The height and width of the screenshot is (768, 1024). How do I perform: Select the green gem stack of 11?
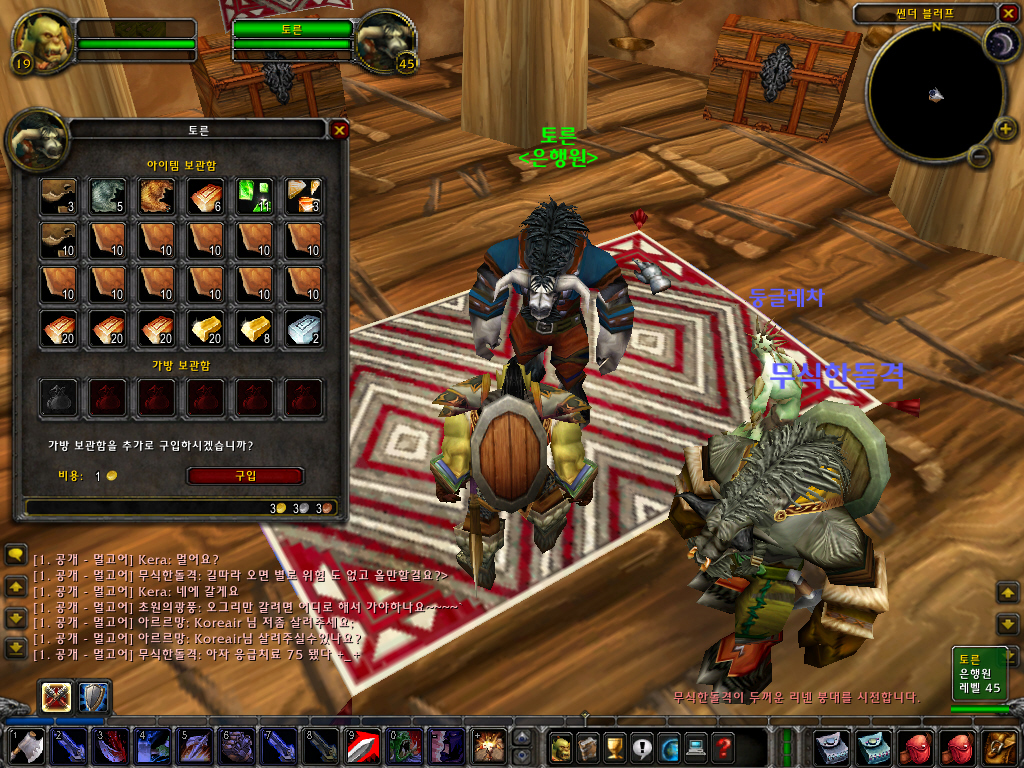click(255, 197)
